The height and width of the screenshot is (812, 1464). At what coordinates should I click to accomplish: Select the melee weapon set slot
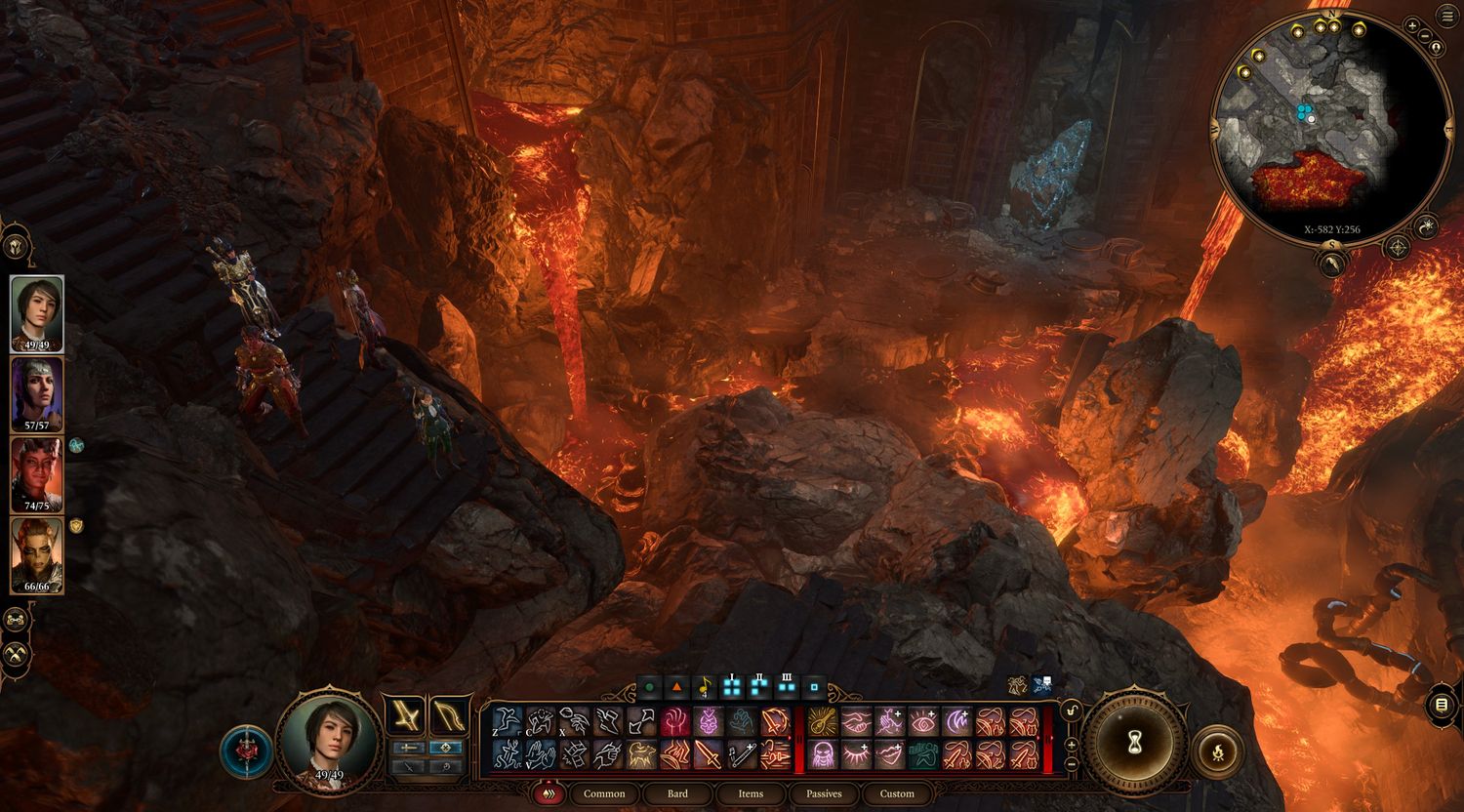click(404, 715)
